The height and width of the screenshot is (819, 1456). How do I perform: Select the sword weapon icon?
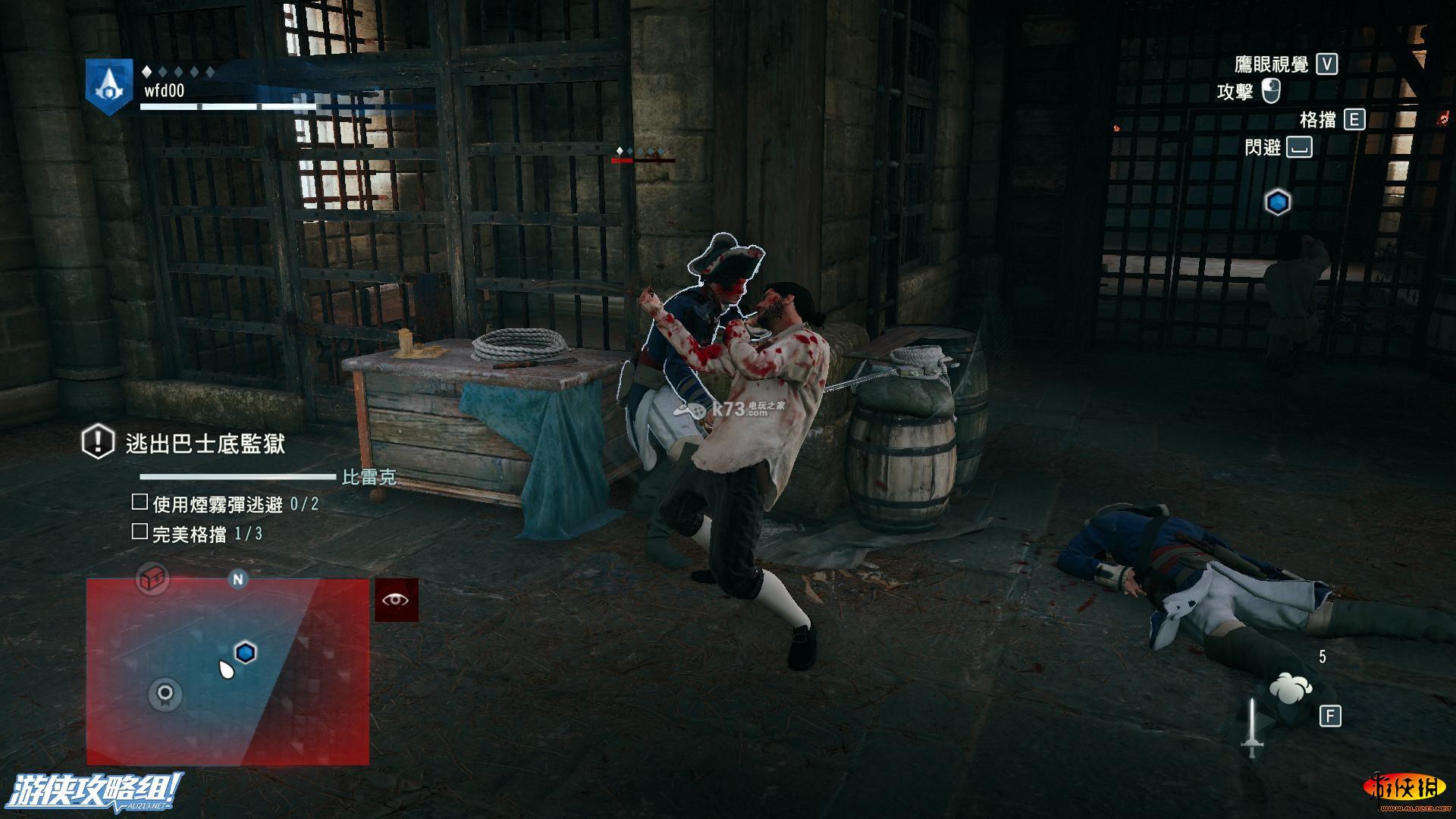coord(1251,726)
